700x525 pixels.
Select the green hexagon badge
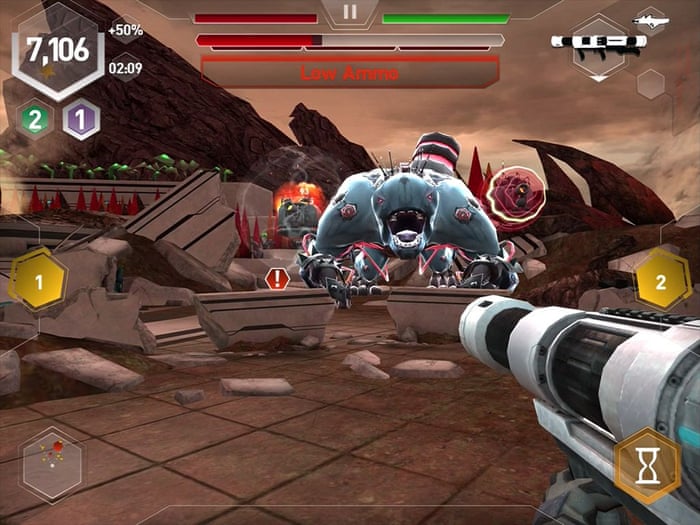(34, 119)
